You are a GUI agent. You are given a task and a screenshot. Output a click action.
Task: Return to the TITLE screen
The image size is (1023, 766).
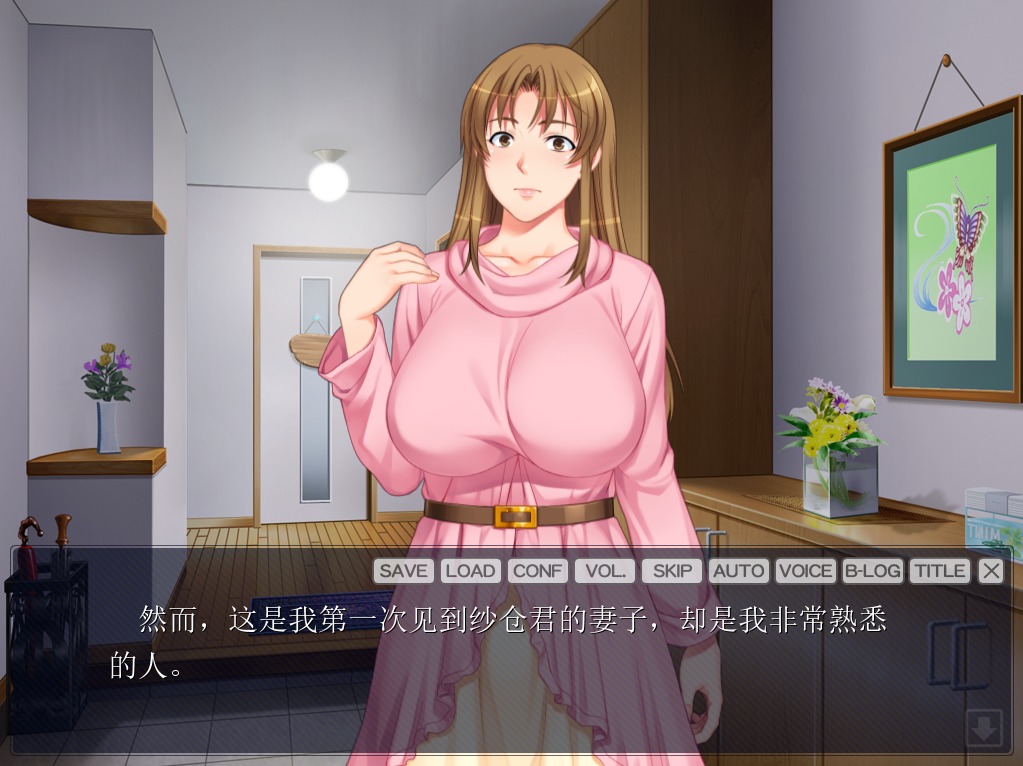pos(940,571)
